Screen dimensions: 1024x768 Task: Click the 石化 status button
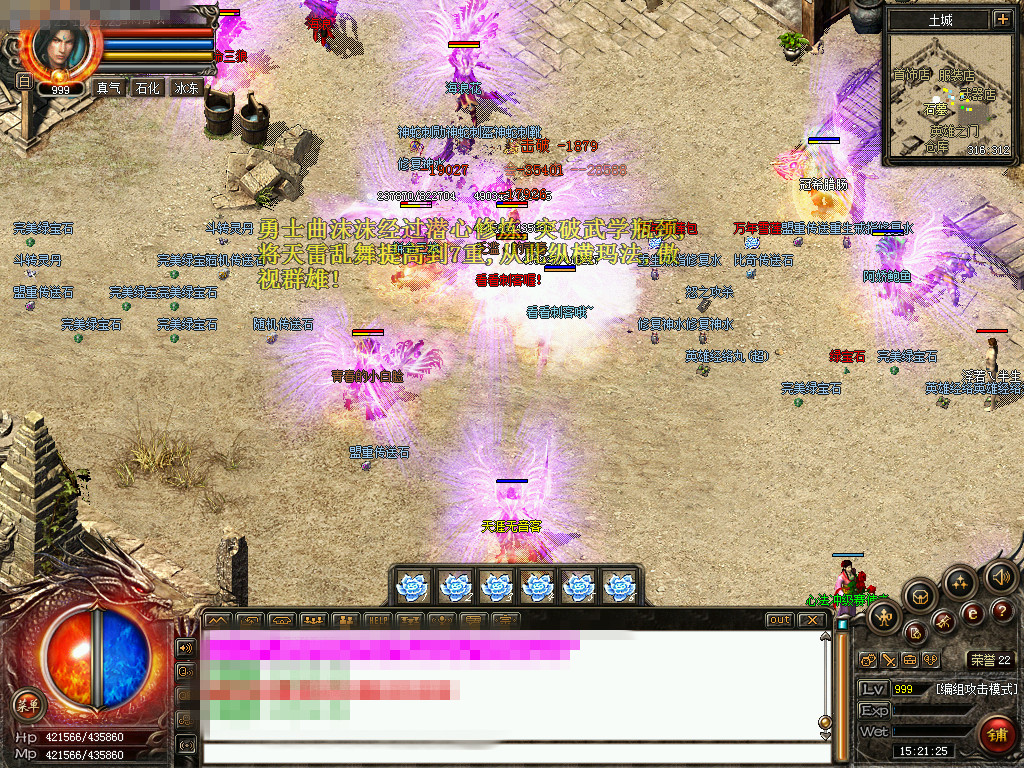[148, 88]
